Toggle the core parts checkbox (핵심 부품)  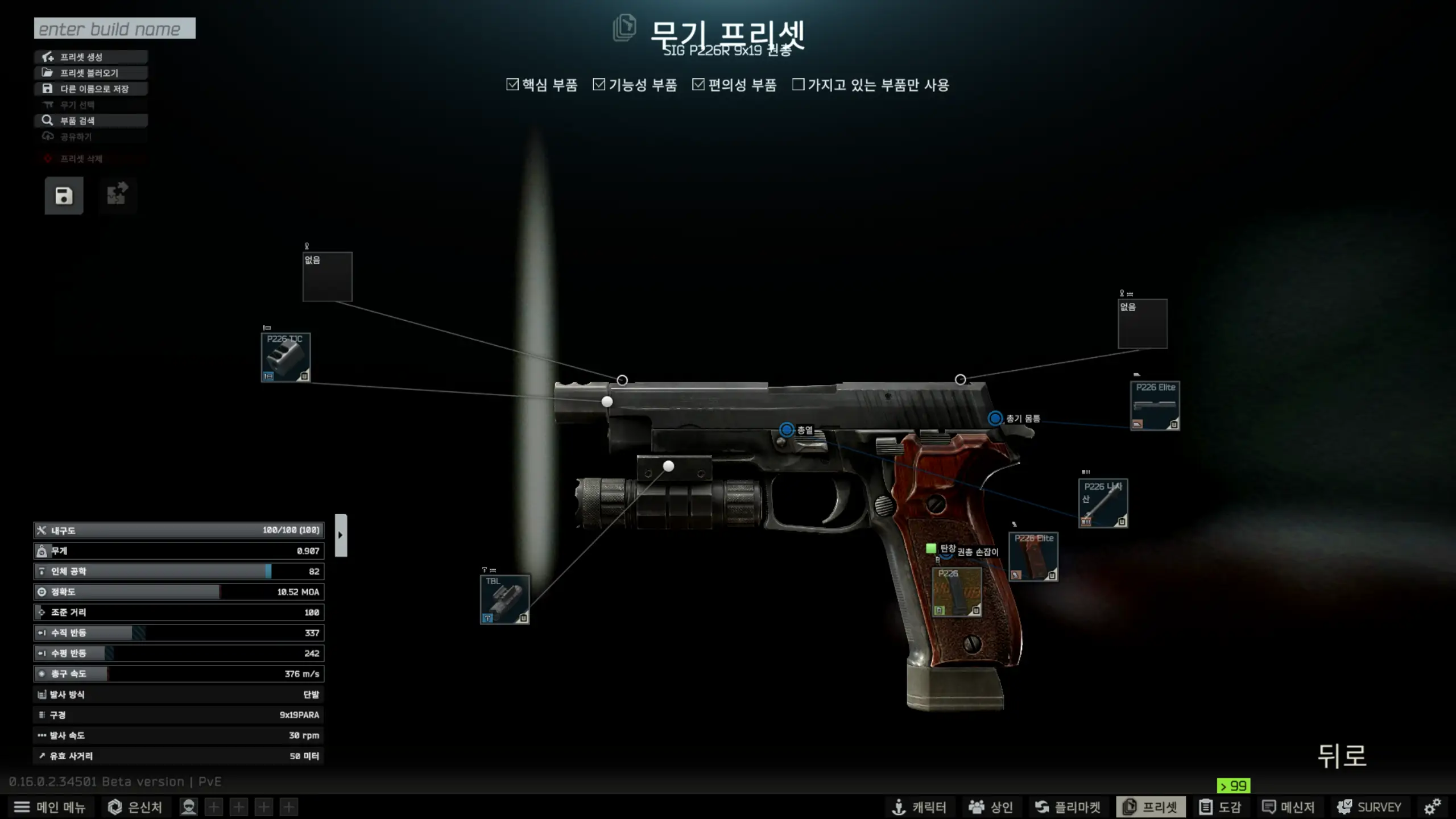[512, 85]
